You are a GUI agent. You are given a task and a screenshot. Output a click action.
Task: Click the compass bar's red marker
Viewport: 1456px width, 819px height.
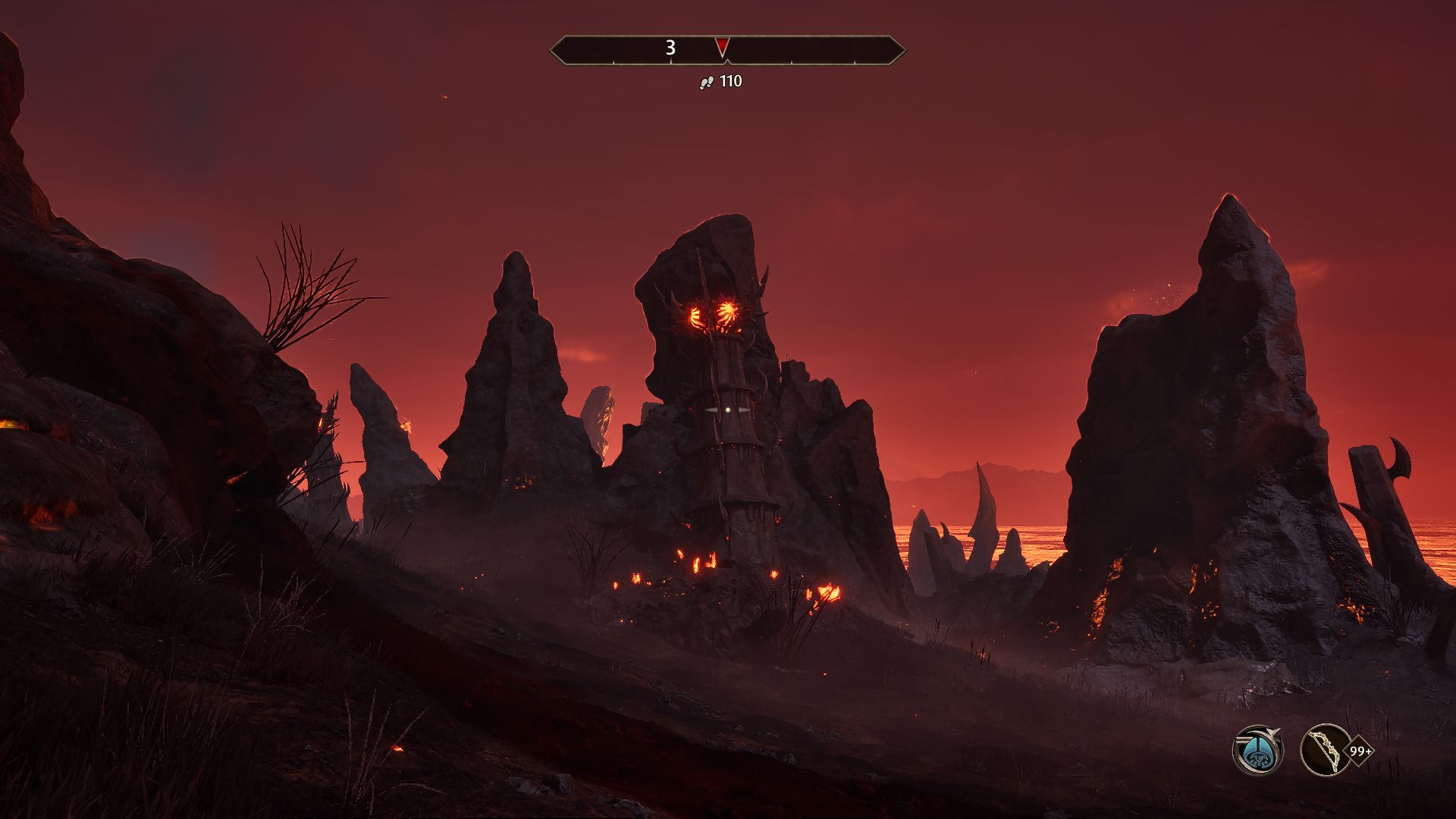(x=722, y=48)
